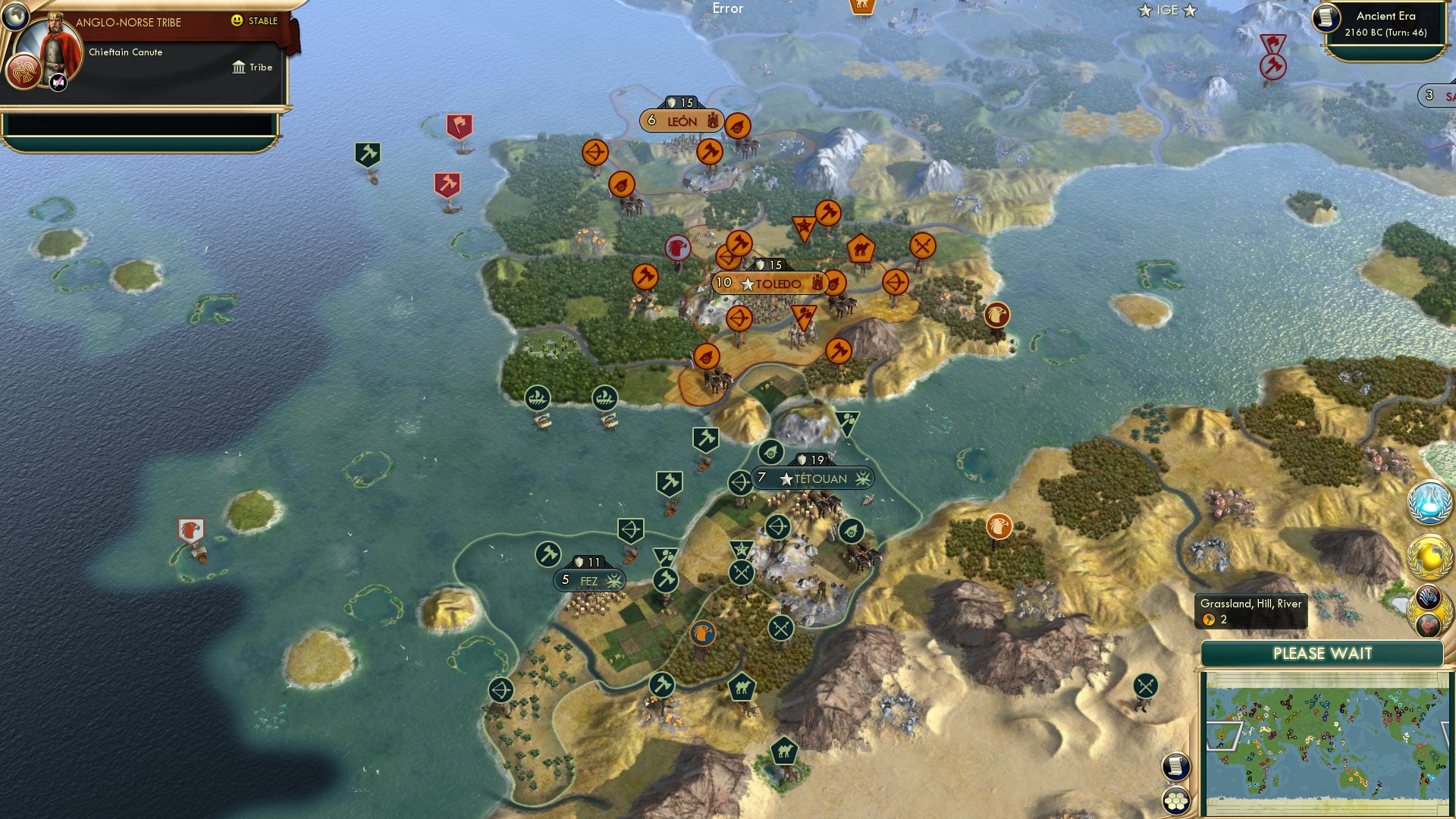Viewport: 1456px width, 819px height.
Task: Click the zebra natural wonder notification icon
Action: click(x=1427, y=597)
